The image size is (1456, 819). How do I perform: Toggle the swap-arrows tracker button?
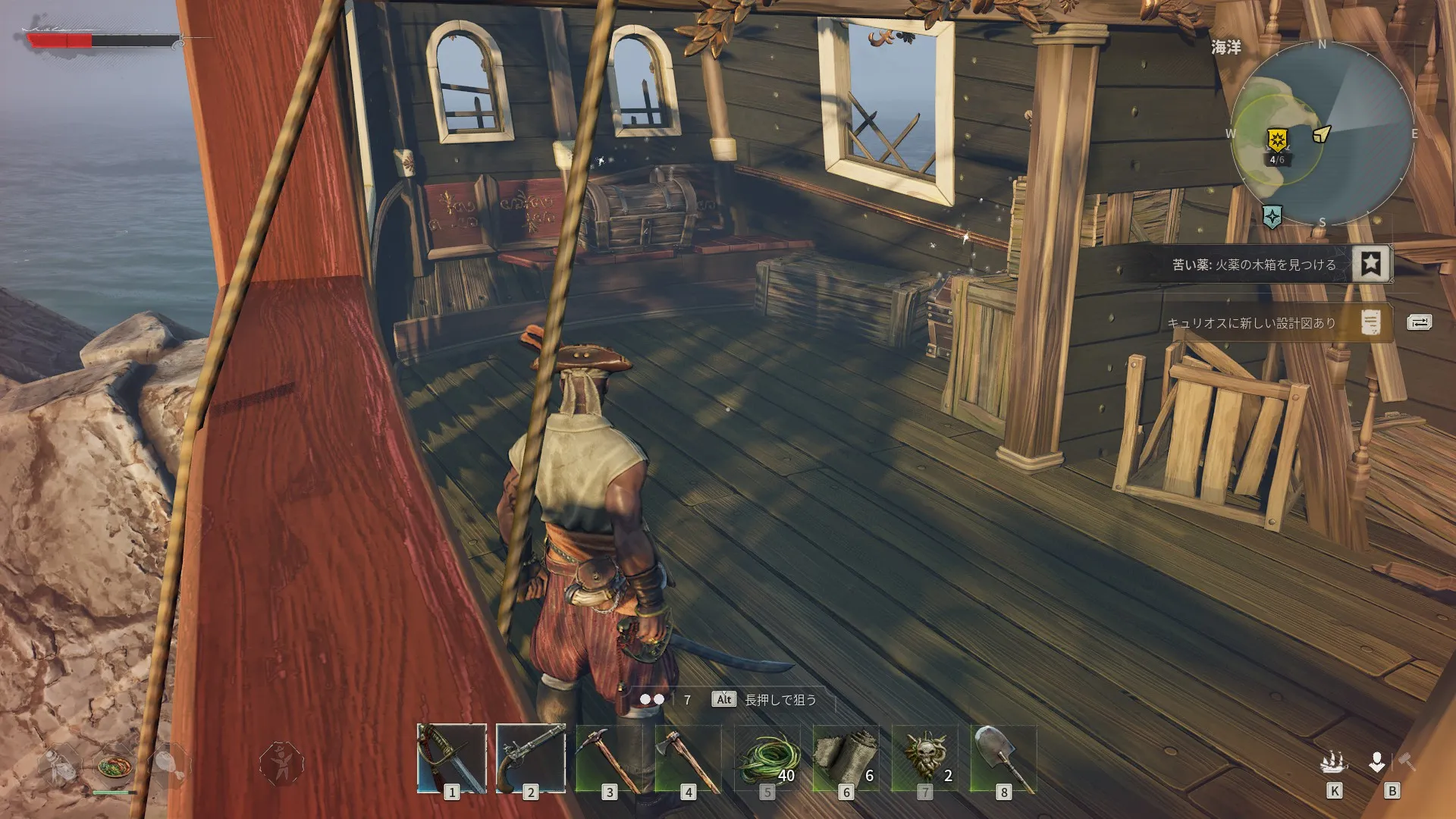pyautogui.click(x=1419, y=322)
